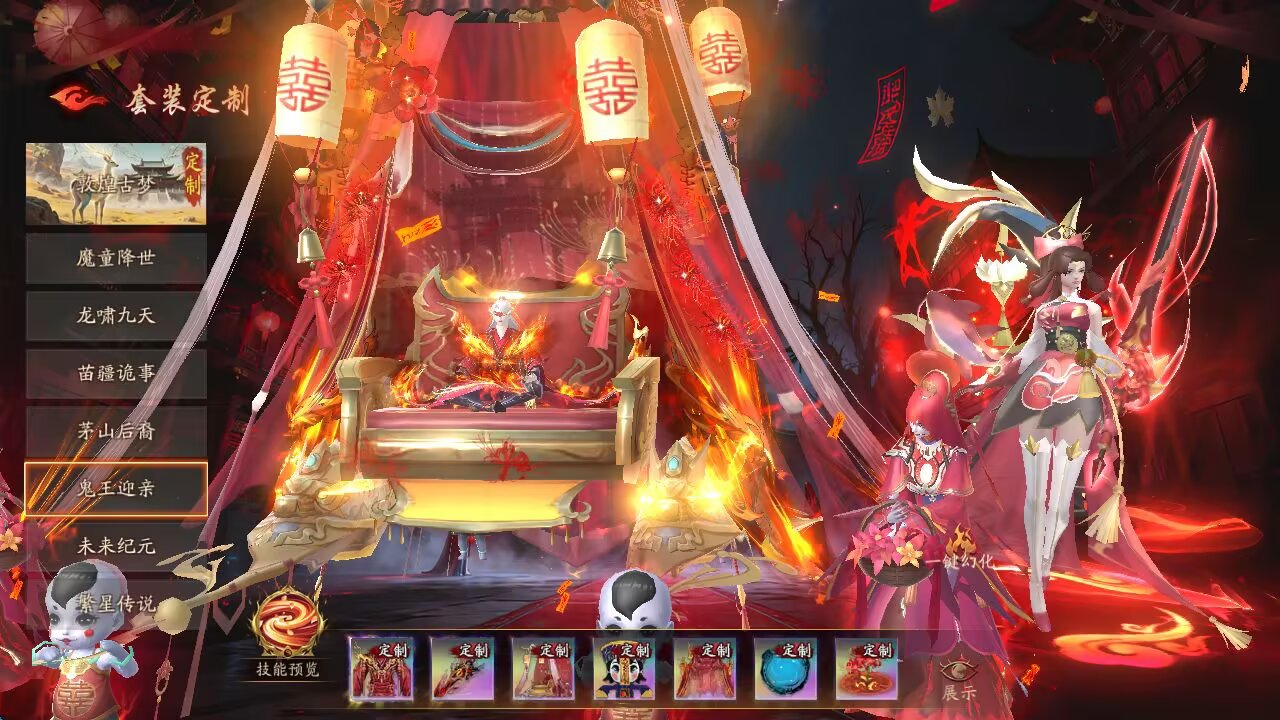1280x720 pixels.
Task: Switch to the 龙啸九天 set
Action: [x=116, y=315]
